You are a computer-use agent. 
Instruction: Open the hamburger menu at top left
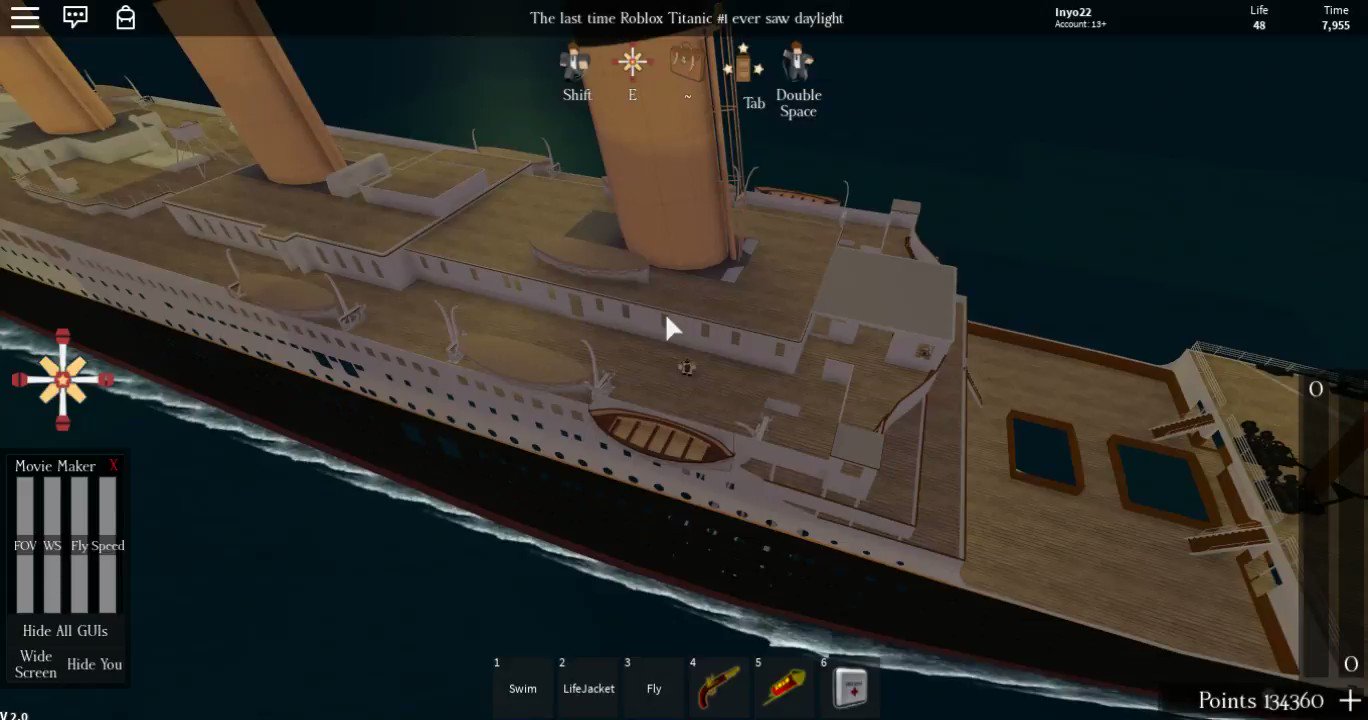pyautogui.click(x=25, y=17)
